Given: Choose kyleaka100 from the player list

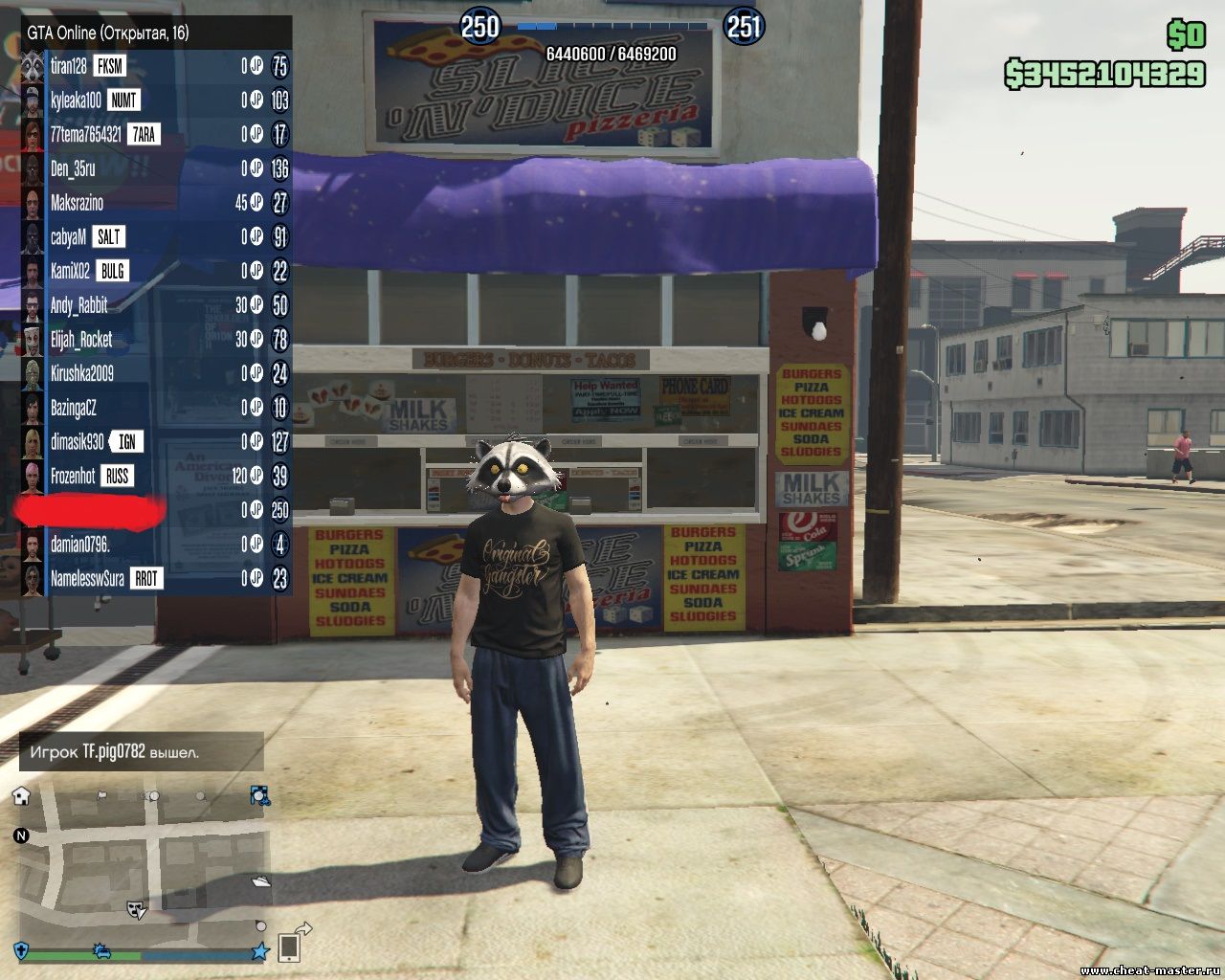Looking at the screenshot, I should point(76,100).
